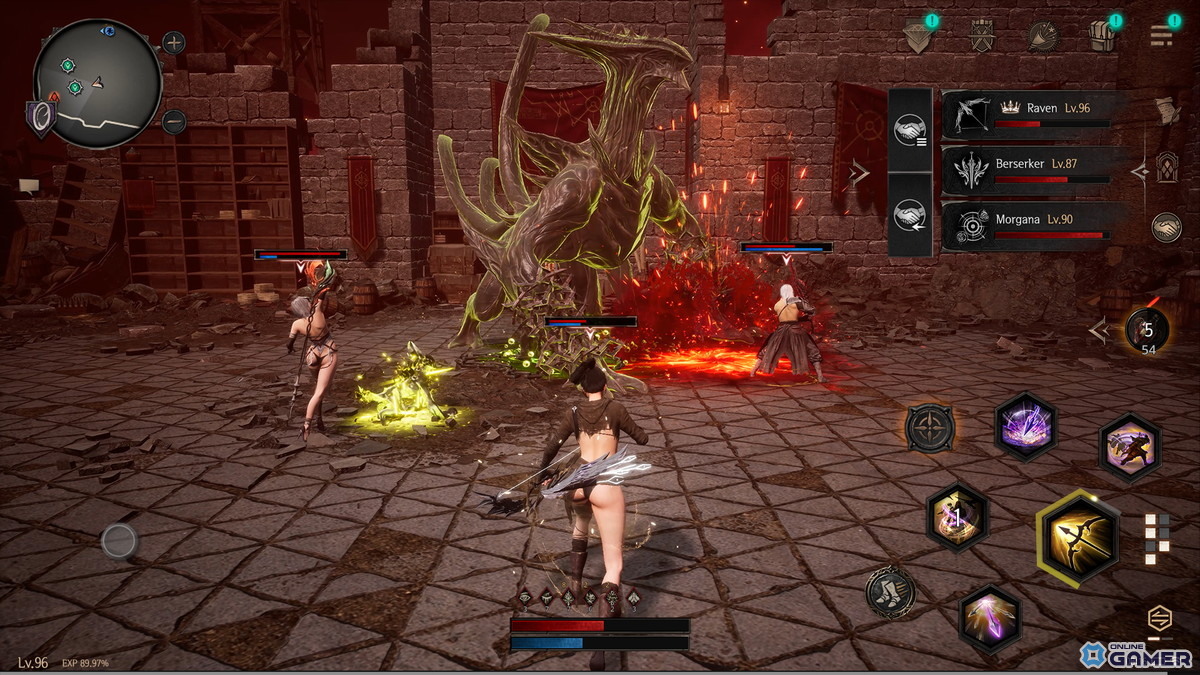Screen dimensions: 1200x675
Task: Open the diamond shop icon
Action: (917, 35)
